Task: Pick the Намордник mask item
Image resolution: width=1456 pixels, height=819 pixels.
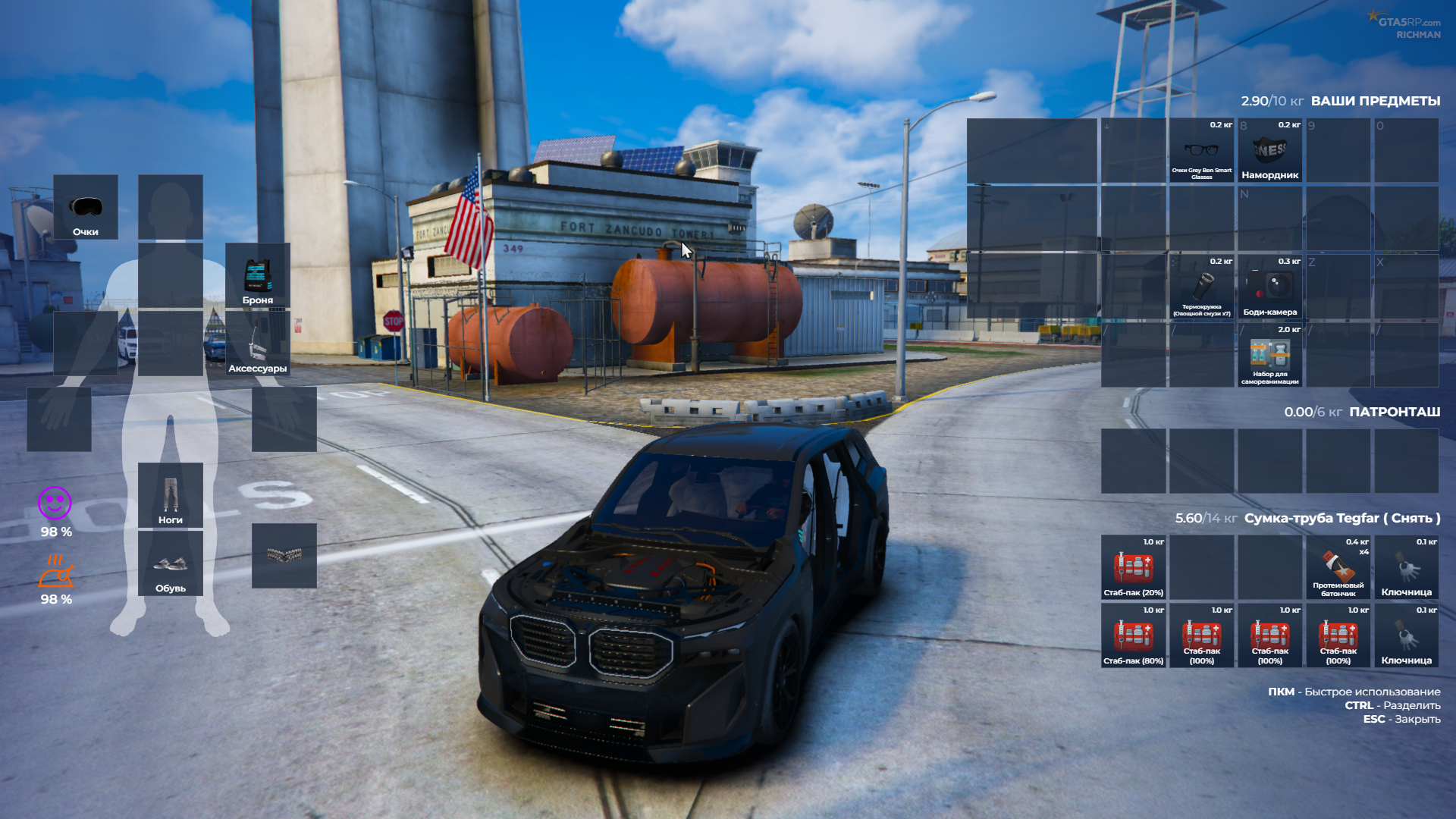Action: click(x=1270, y=151)
